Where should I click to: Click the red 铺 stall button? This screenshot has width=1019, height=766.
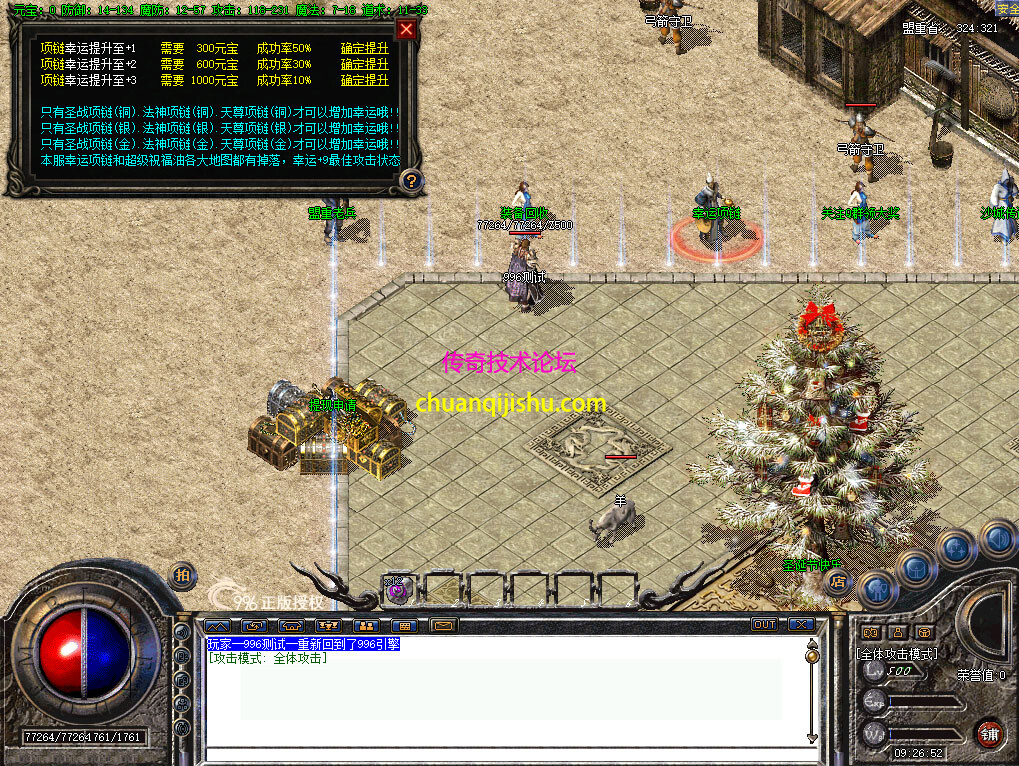tap(988, 734)
